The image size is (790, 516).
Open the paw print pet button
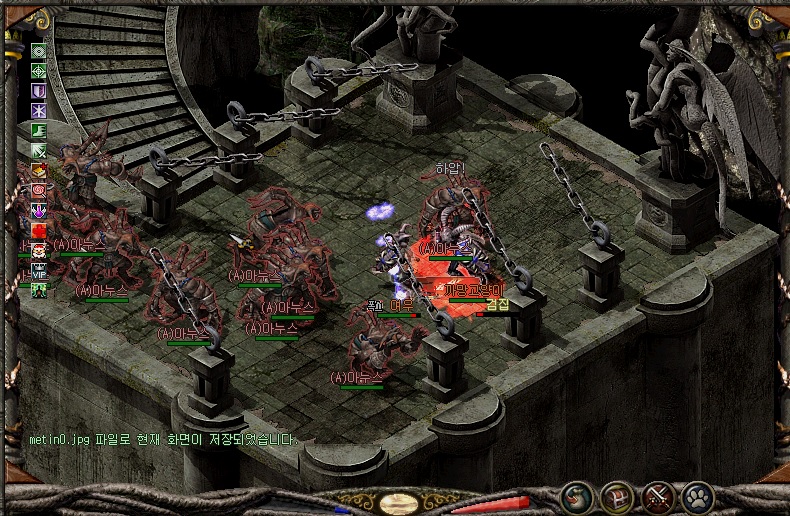coord(697,495)
